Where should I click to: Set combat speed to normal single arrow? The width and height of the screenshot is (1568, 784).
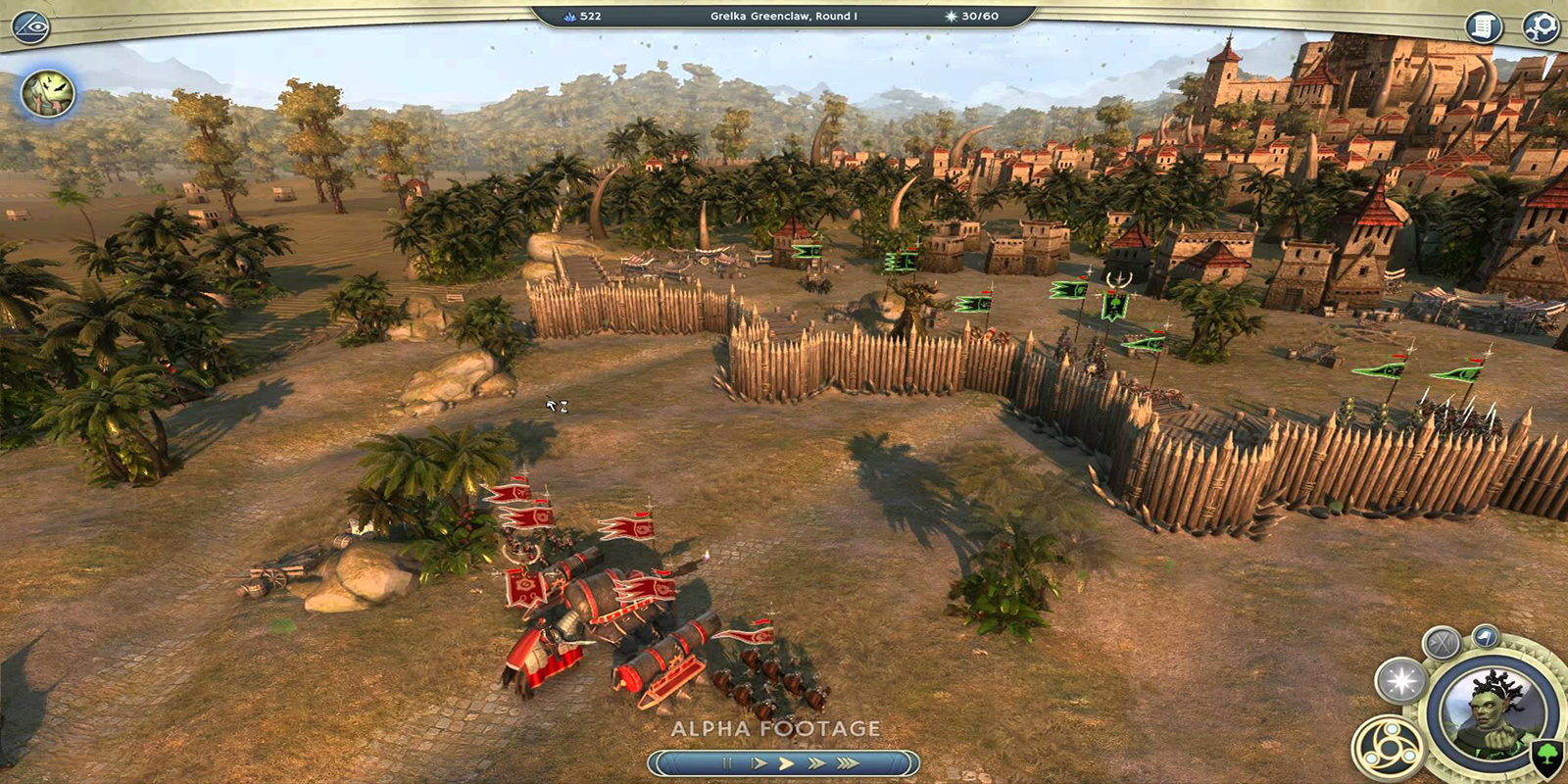785,762
